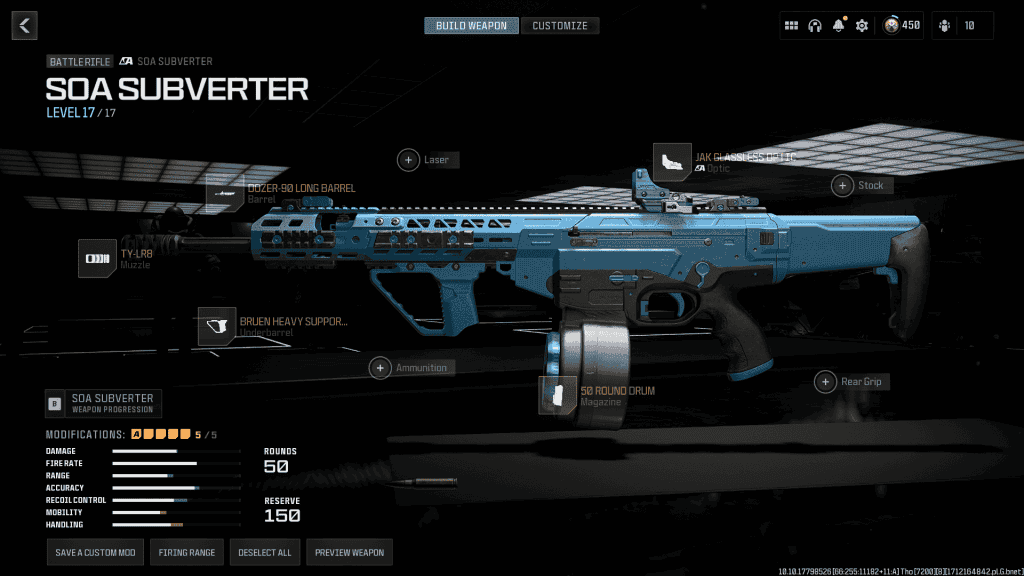Switch to the Build Weapon tab

(x=471, y=25)
